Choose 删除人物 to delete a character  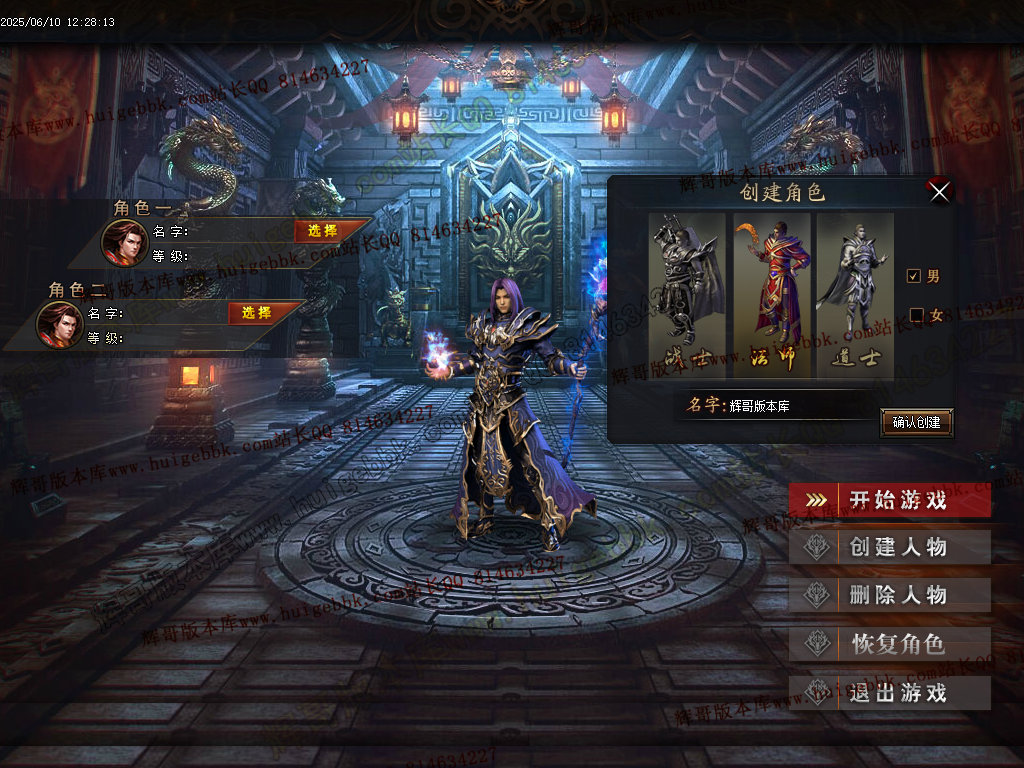click(890, 595)
